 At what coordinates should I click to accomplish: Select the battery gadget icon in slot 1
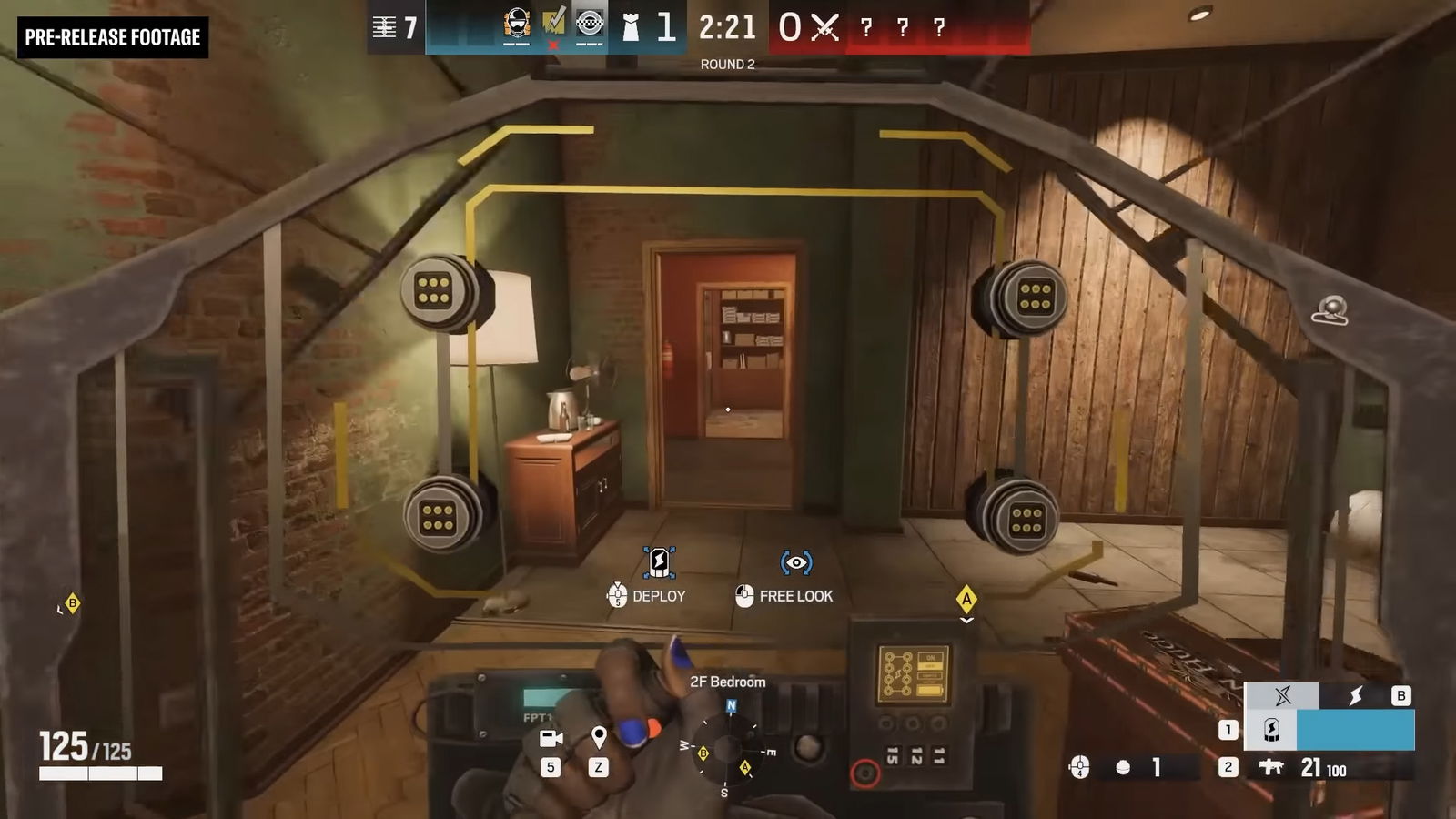point(1271,731)
